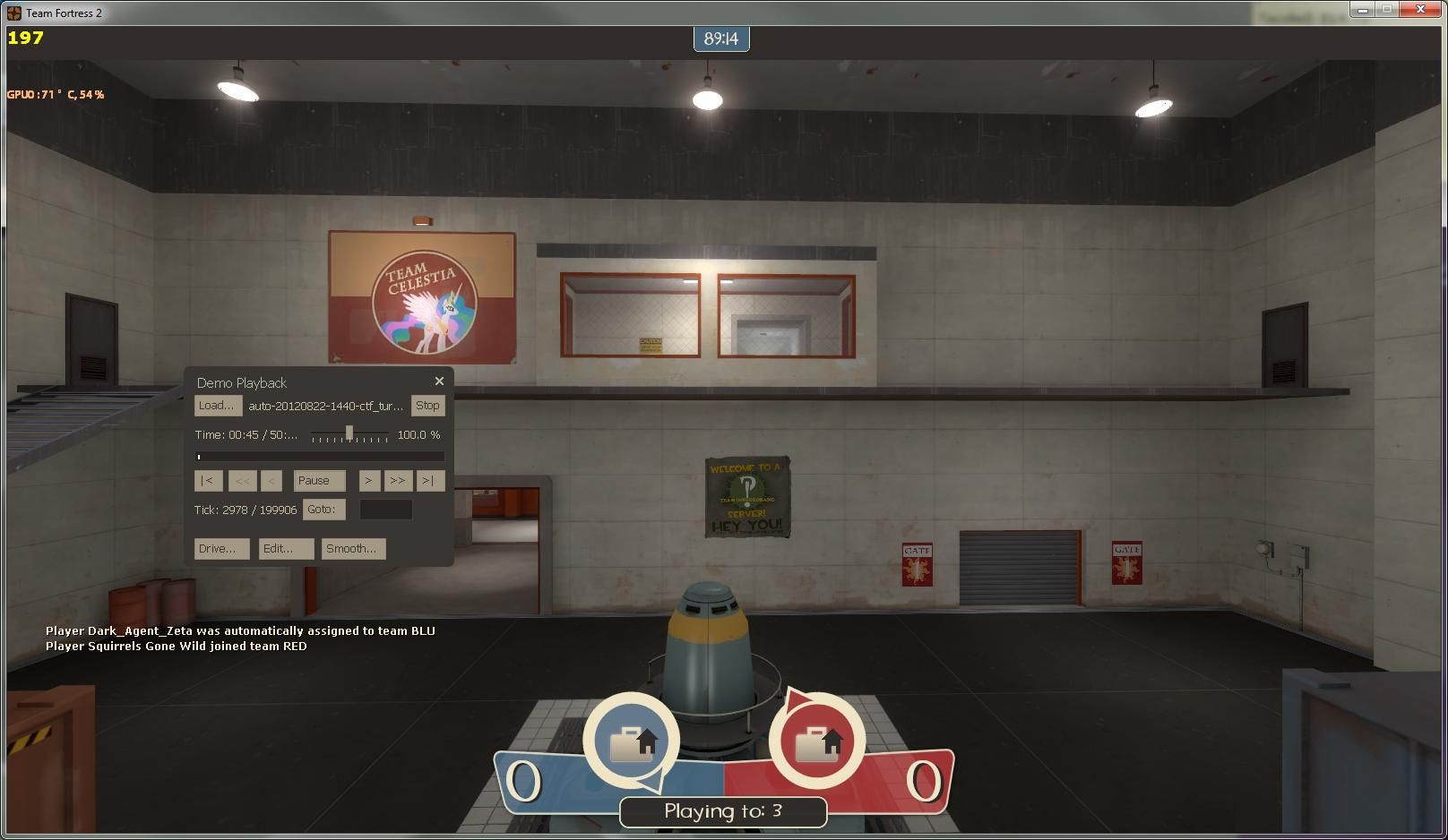Close the Demo Playback panel
1448x840 pixels.
pyautogui.click(x=439, y=381)
